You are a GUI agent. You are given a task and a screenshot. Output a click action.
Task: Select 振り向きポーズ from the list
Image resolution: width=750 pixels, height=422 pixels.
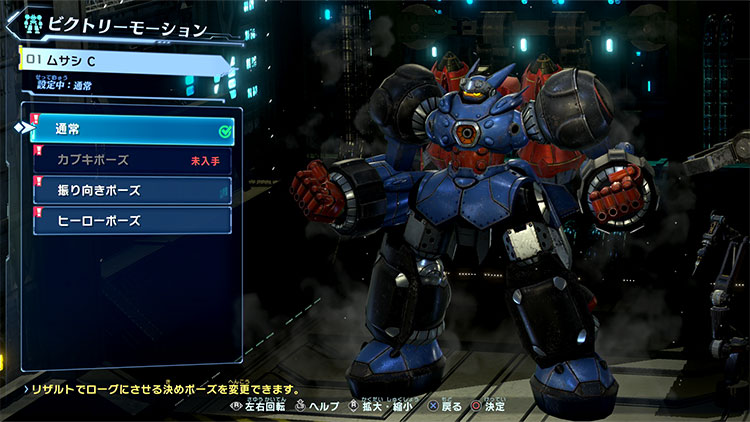(x=132, y=190)
